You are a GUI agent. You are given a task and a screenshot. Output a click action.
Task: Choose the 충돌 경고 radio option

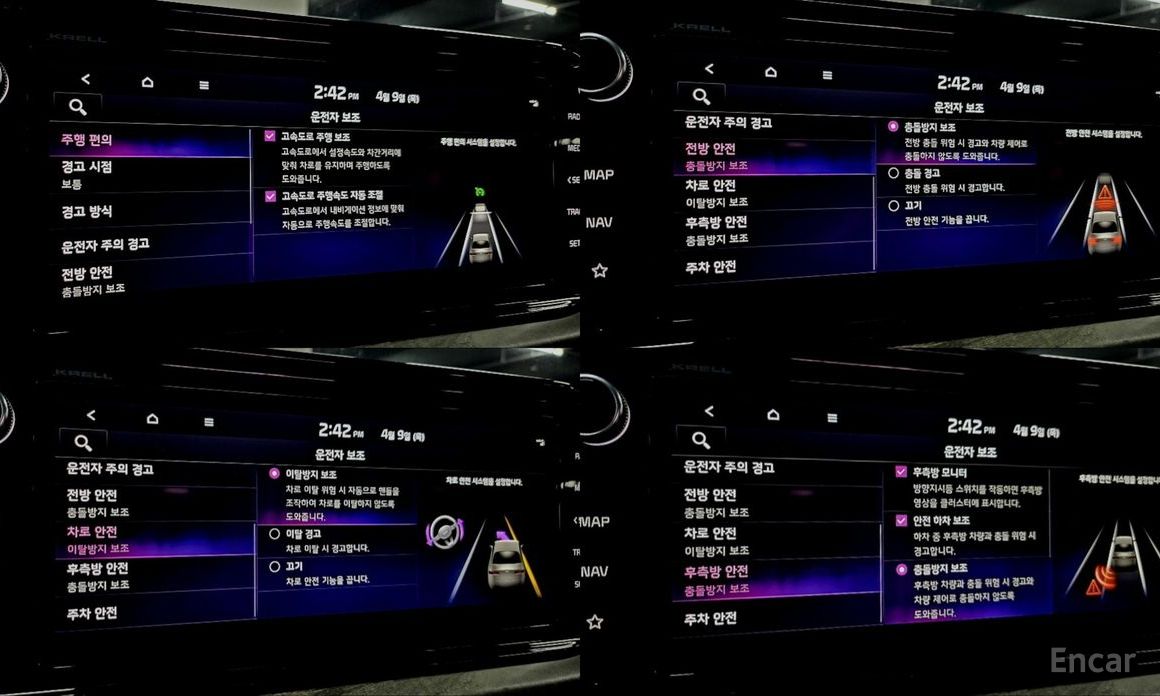(x=893, y=173)
